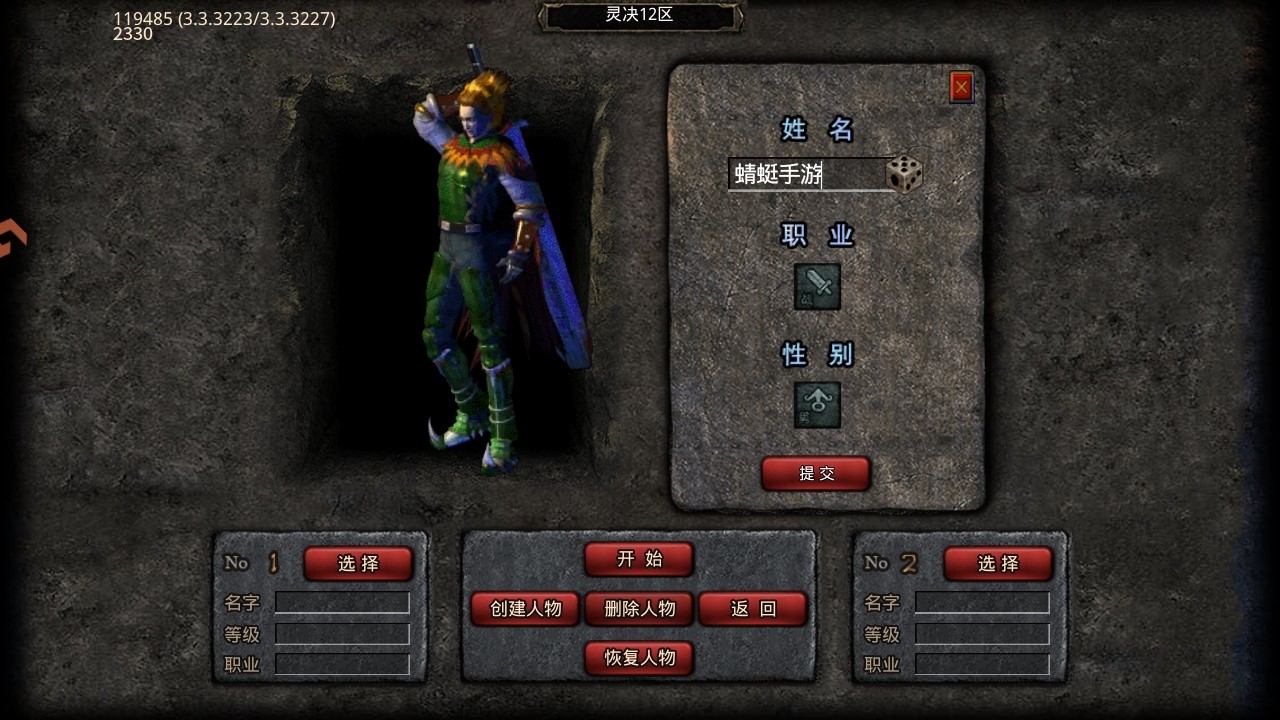The image size is (1280, 720).
Task: Delete a character via 删除人物
Action: click(640, 609)
